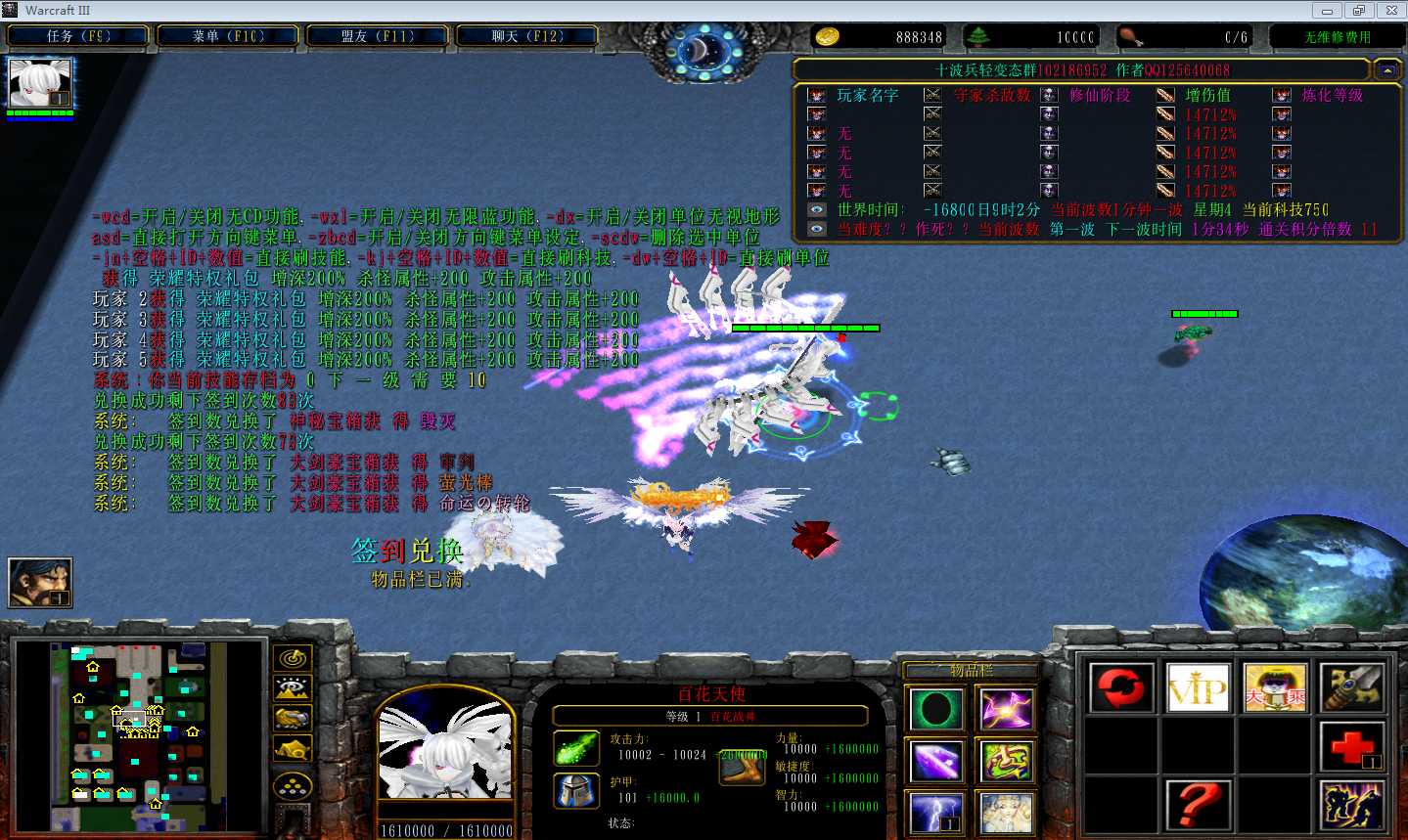
Task: Use the green ring inventory item
Action: tap(936, 710)
